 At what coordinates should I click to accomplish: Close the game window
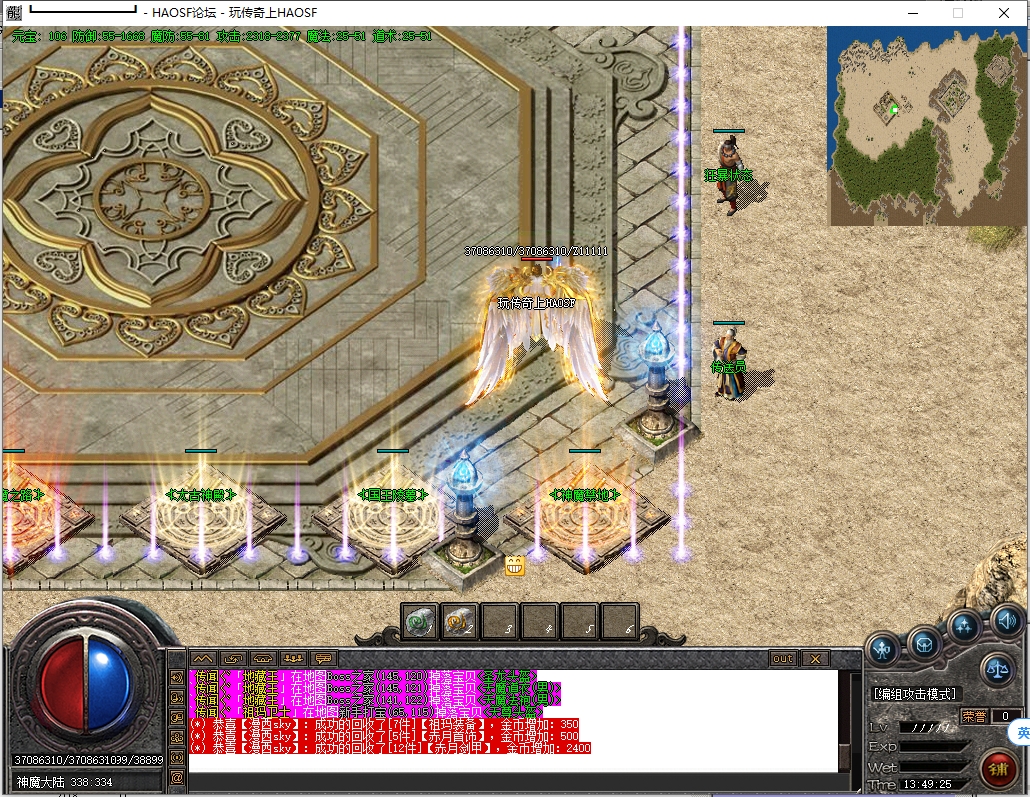1003,14
